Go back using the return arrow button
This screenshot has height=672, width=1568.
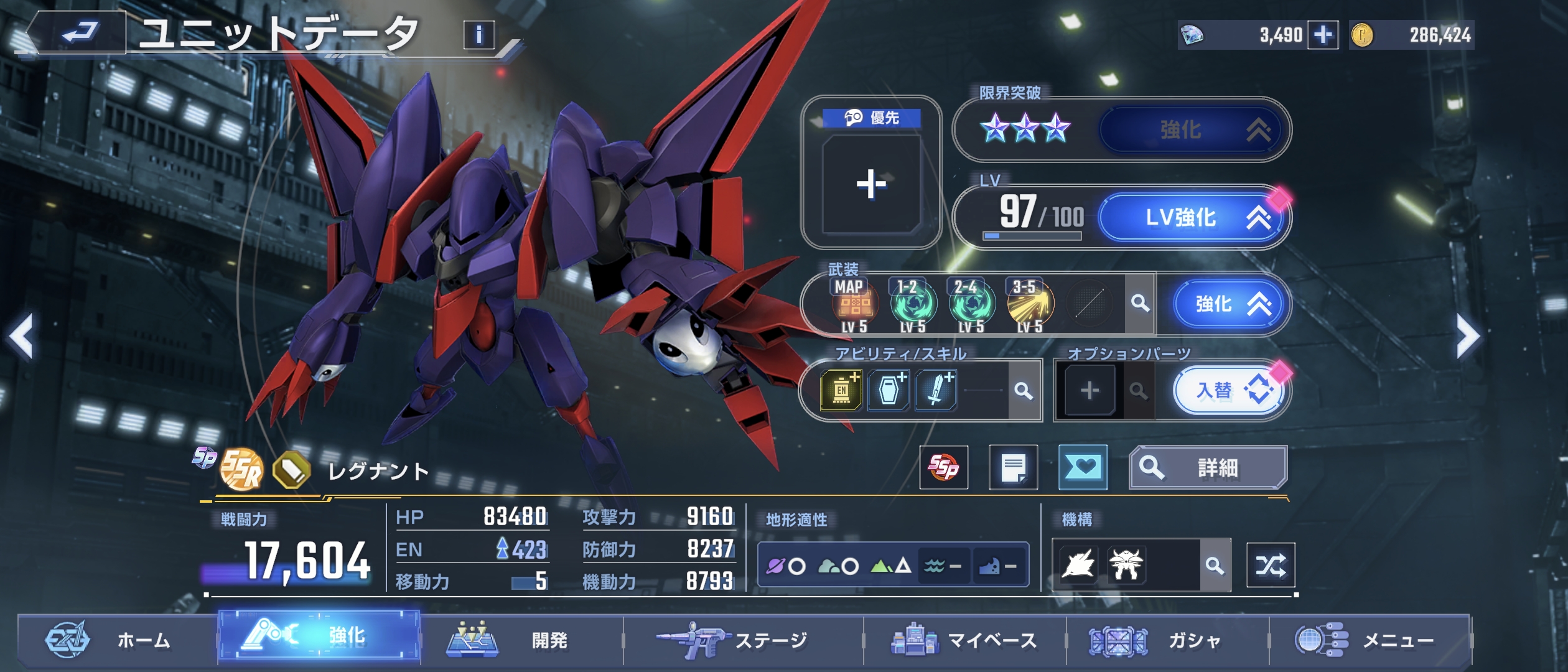[x=80, y=32]
